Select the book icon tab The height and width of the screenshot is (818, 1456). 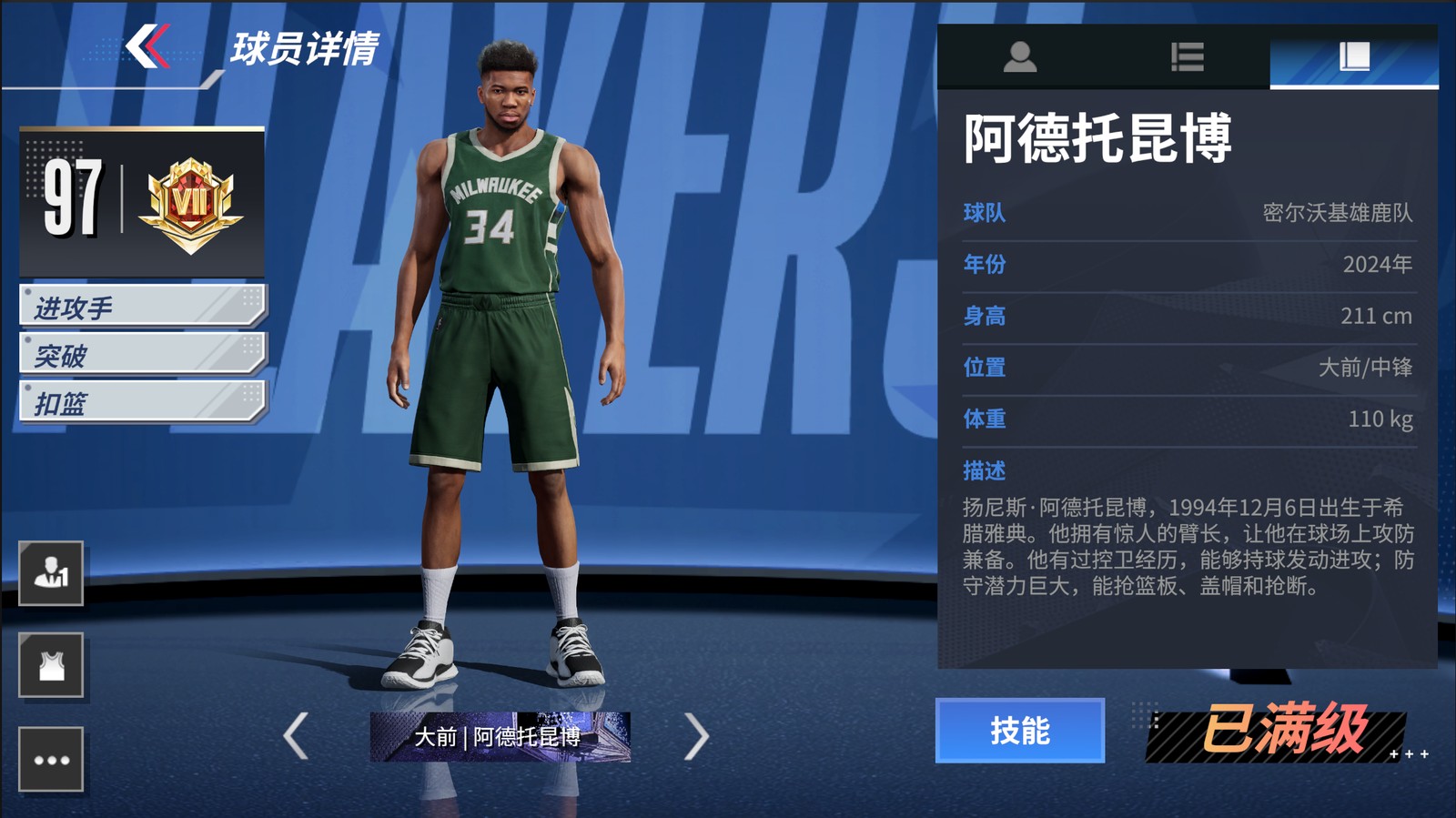[1354, 56]
